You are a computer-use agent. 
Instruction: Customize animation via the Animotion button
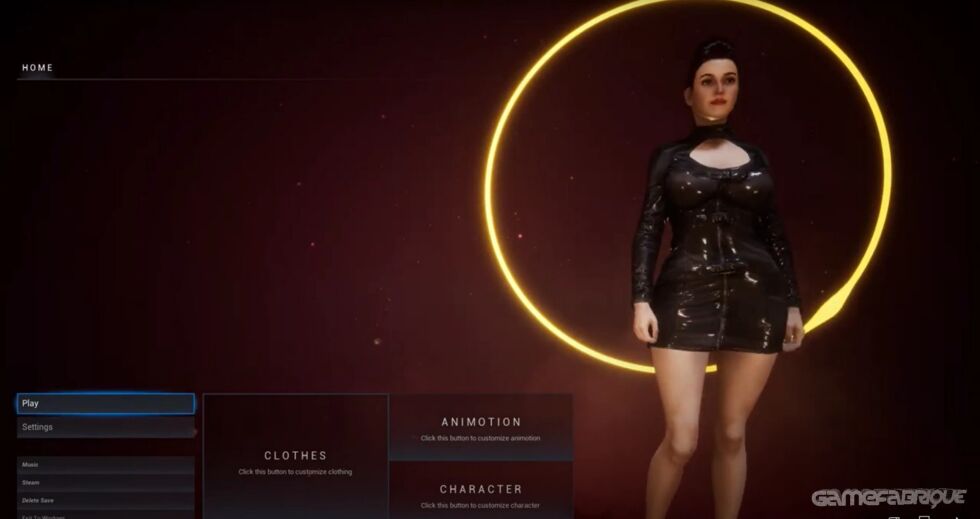(480, 427)
